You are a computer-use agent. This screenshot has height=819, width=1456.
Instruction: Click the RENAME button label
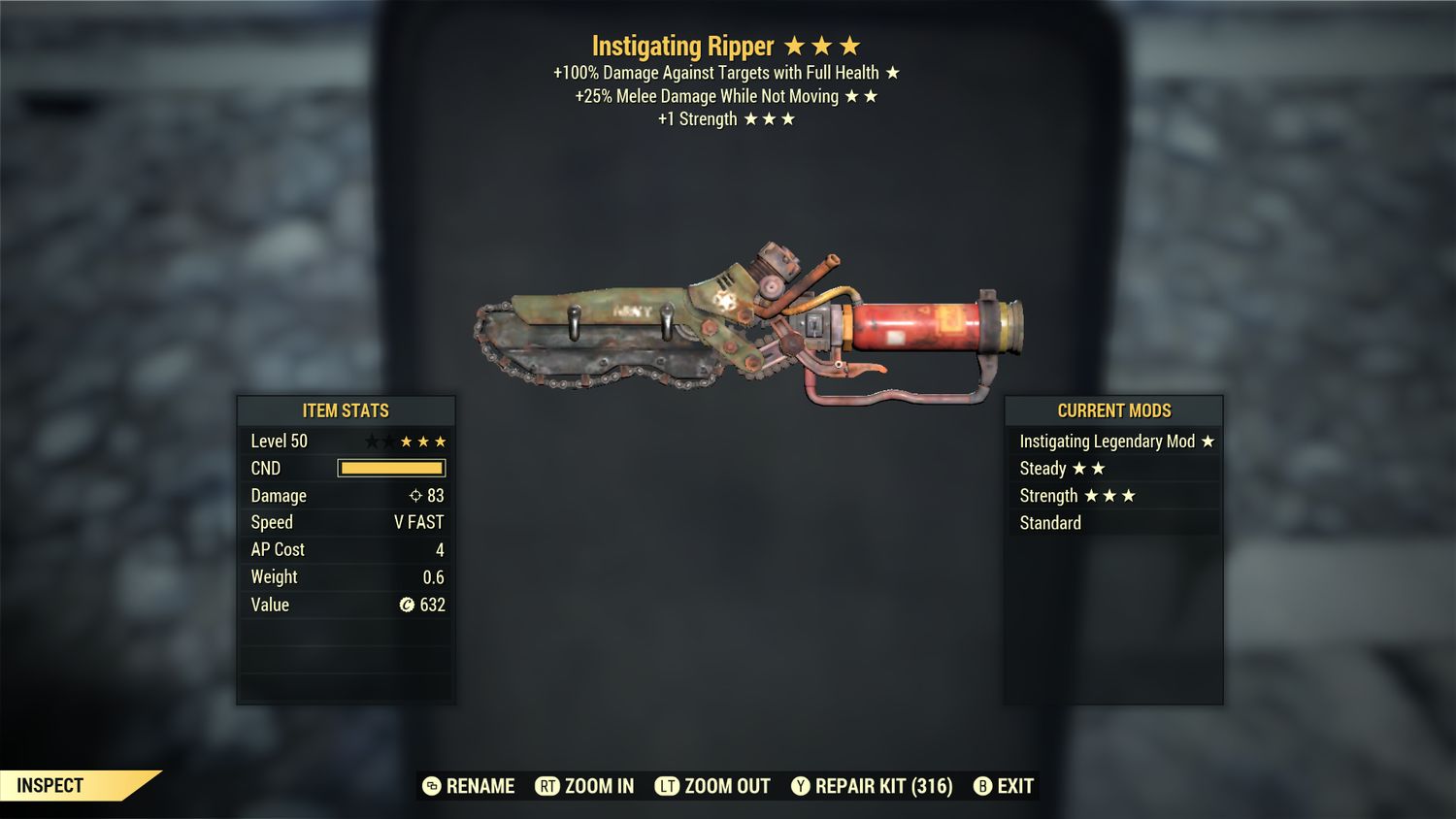480,786
